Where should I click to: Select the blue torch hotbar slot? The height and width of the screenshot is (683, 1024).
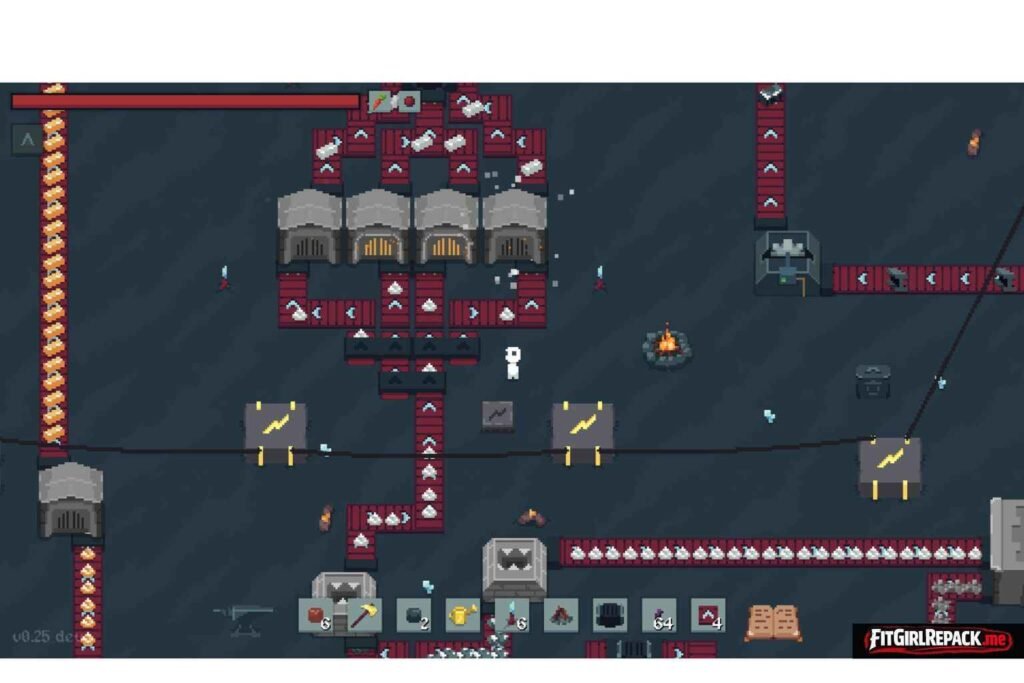click(x=511, y=615)
